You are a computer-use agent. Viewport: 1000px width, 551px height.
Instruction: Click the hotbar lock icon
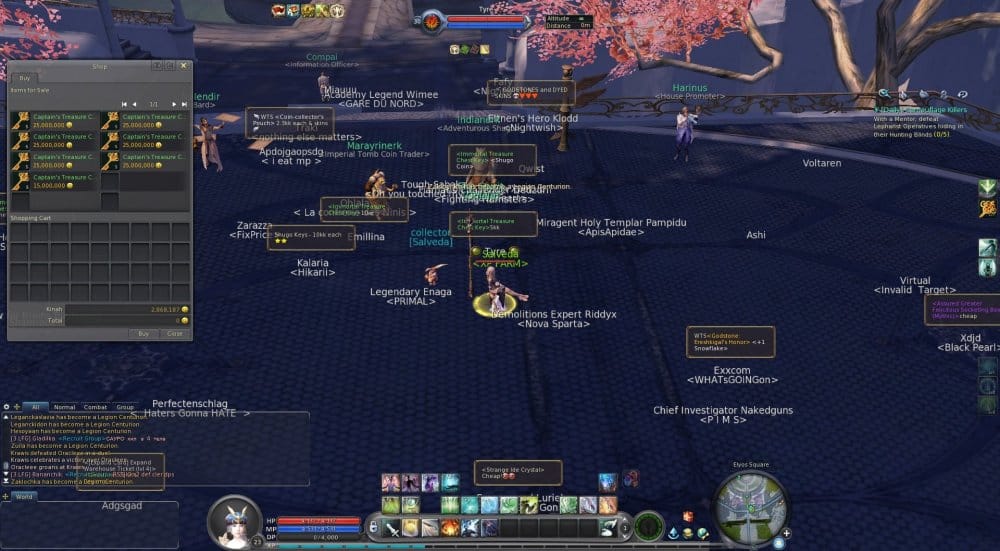point(373,526)
